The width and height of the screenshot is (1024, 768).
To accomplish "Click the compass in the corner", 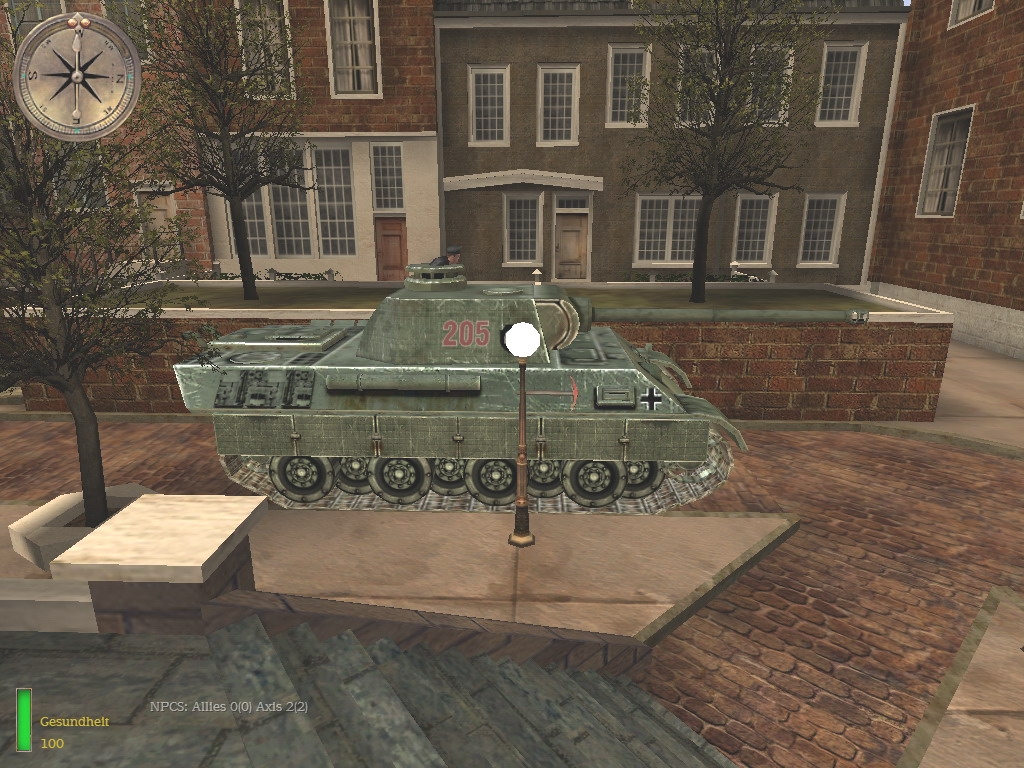I will (77, 76).
